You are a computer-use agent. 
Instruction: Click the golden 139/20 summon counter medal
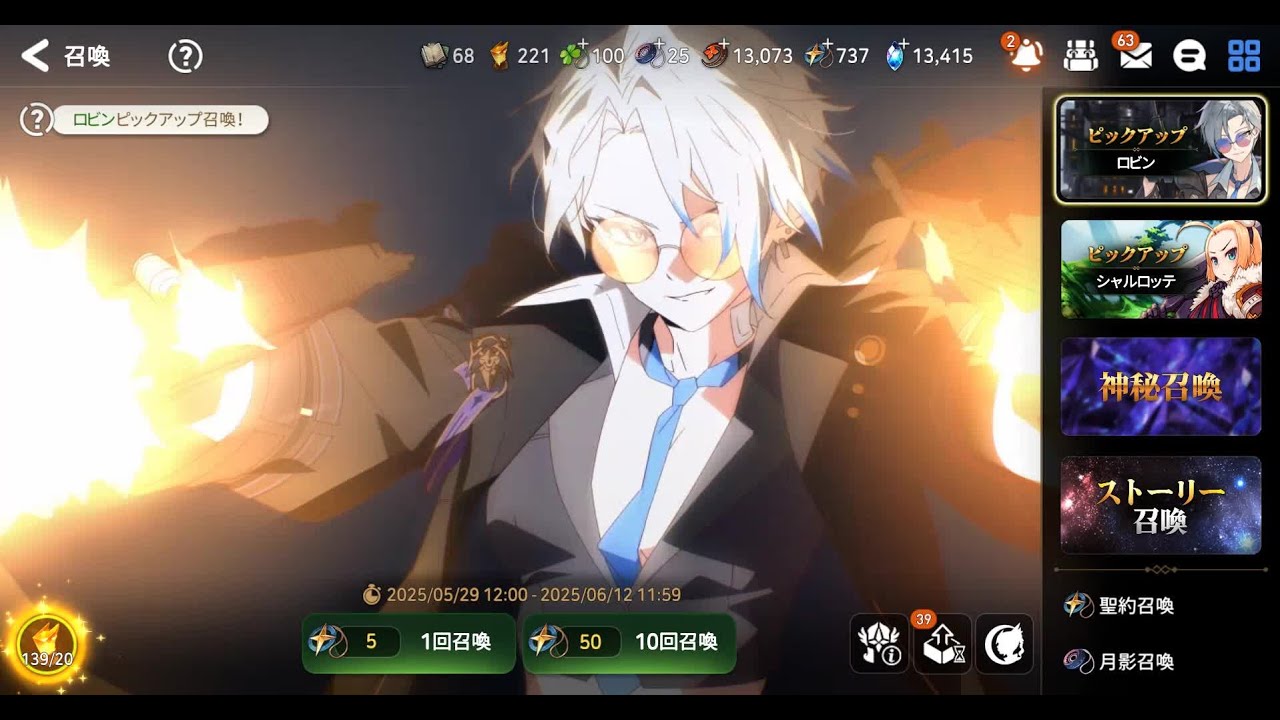[x=47, y=643]
